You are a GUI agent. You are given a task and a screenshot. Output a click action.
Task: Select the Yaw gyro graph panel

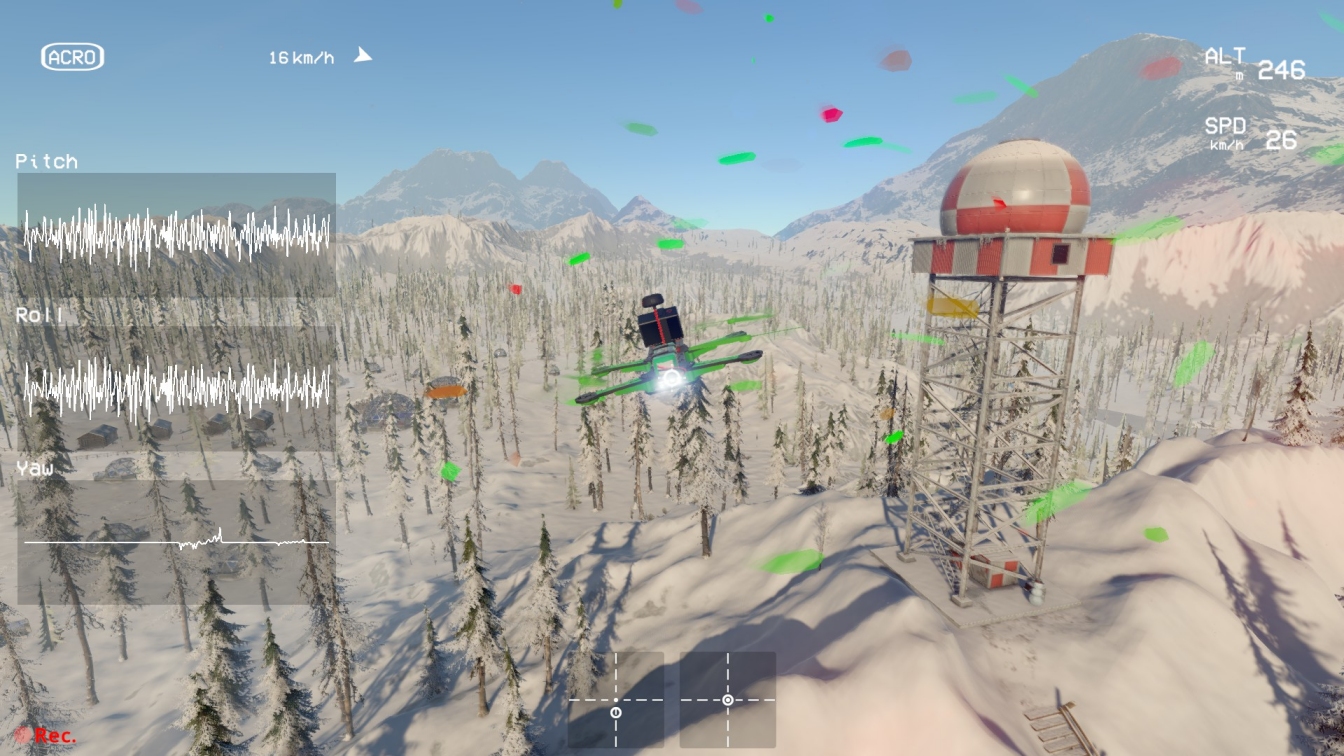pos(176,542)
